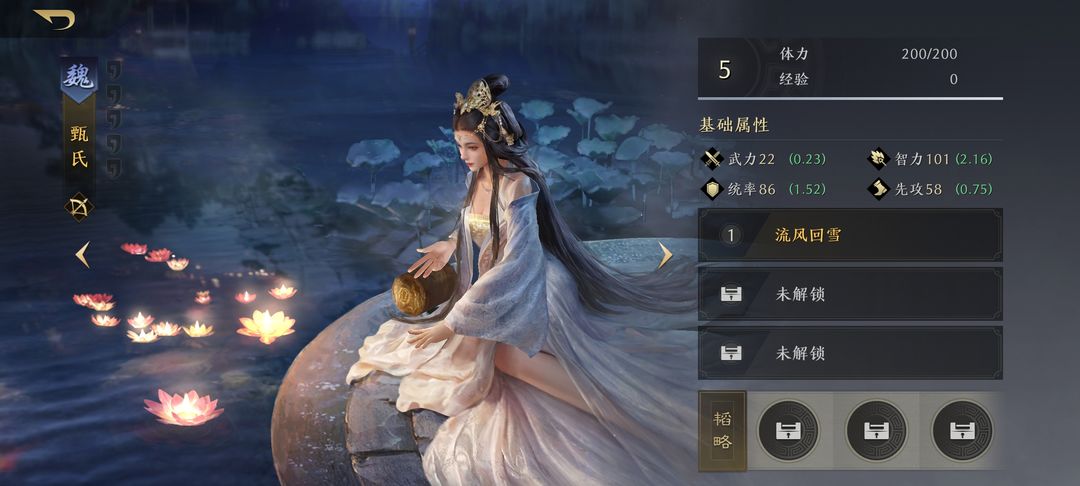Open the 流风回雪 skill slot
Viewport: 1080px width, 486px height.
click(x=849, y=236)
